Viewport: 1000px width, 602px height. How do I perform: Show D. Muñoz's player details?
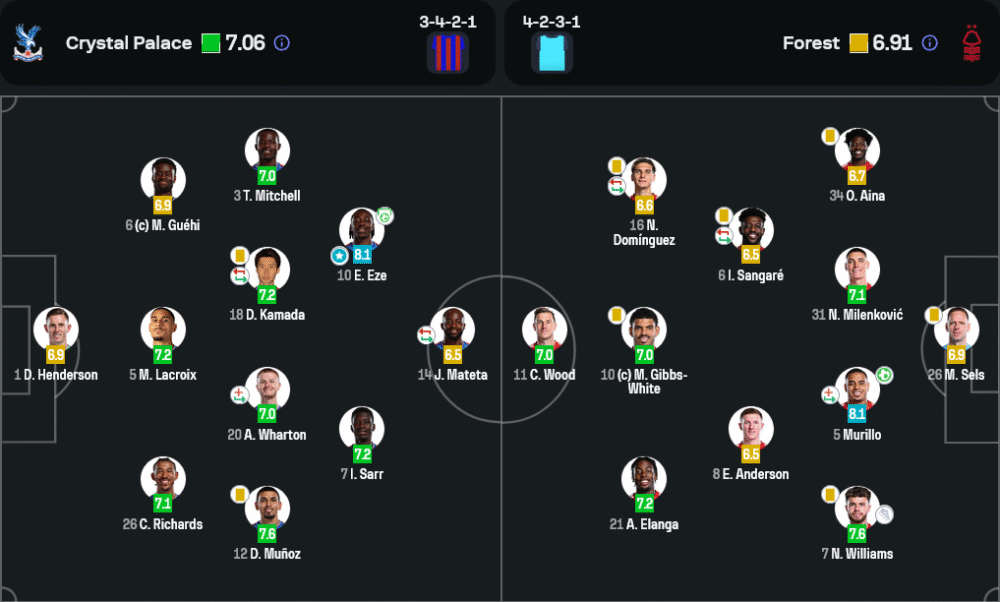(267, 509)
